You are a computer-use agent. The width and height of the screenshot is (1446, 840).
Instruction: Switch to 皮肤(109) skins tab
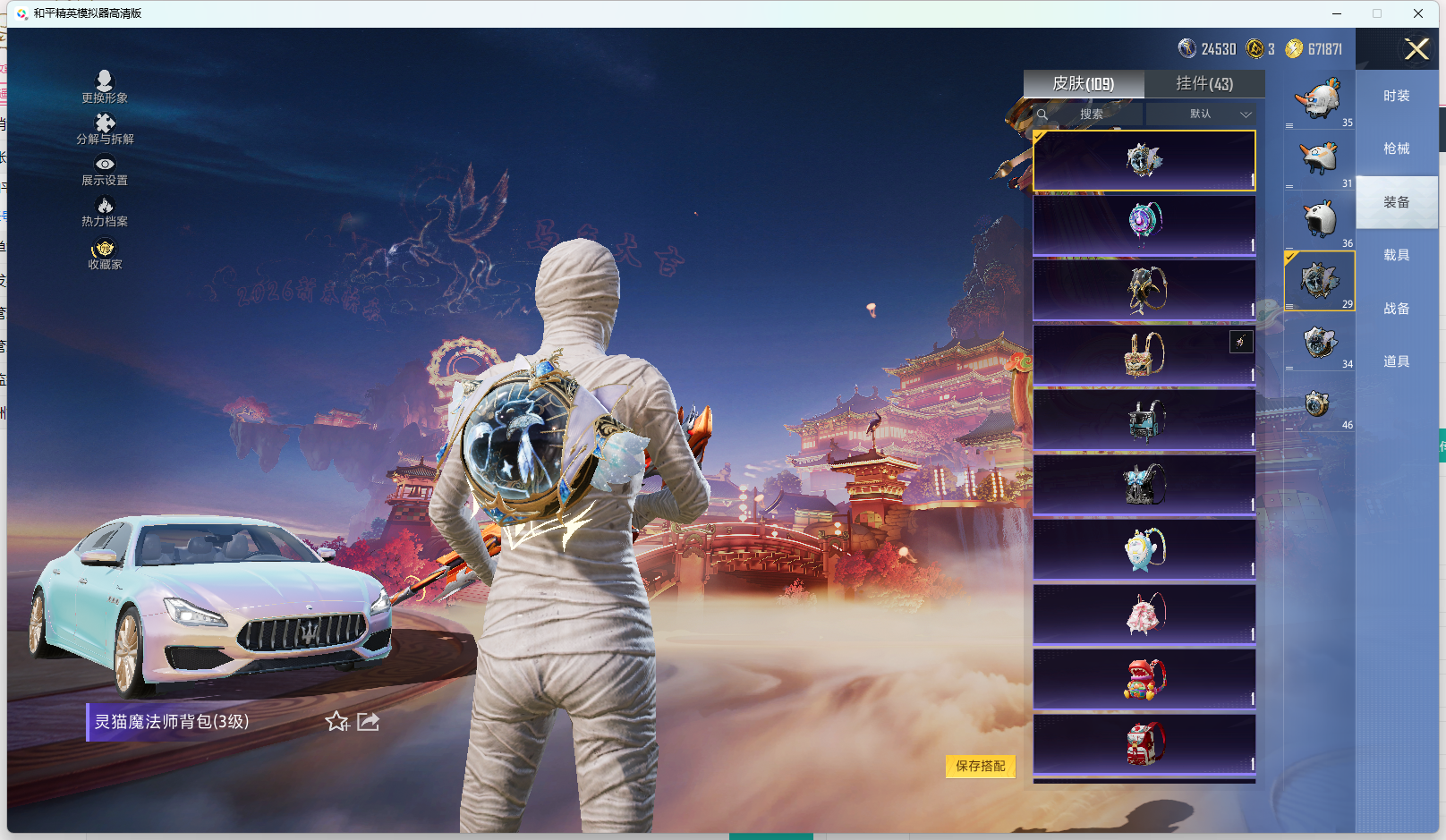(x=1084, y=84)
